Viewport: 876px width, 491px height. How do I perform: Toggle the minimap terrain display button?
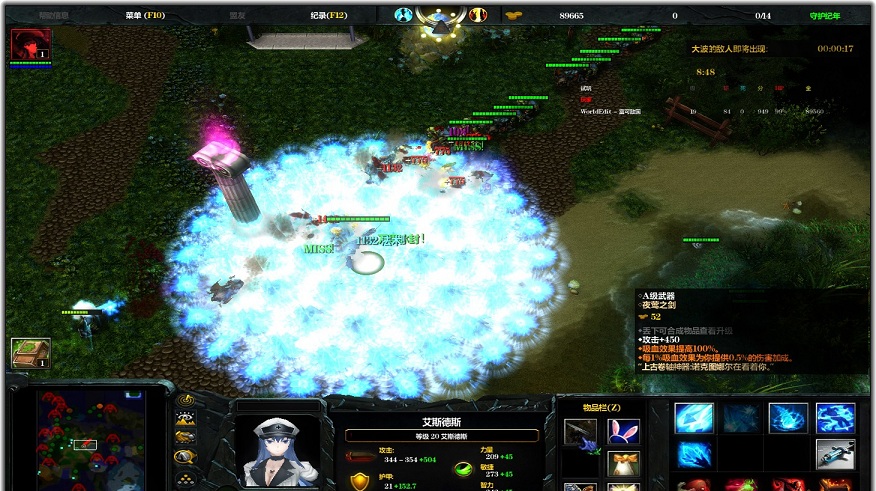tap(184, 419)
